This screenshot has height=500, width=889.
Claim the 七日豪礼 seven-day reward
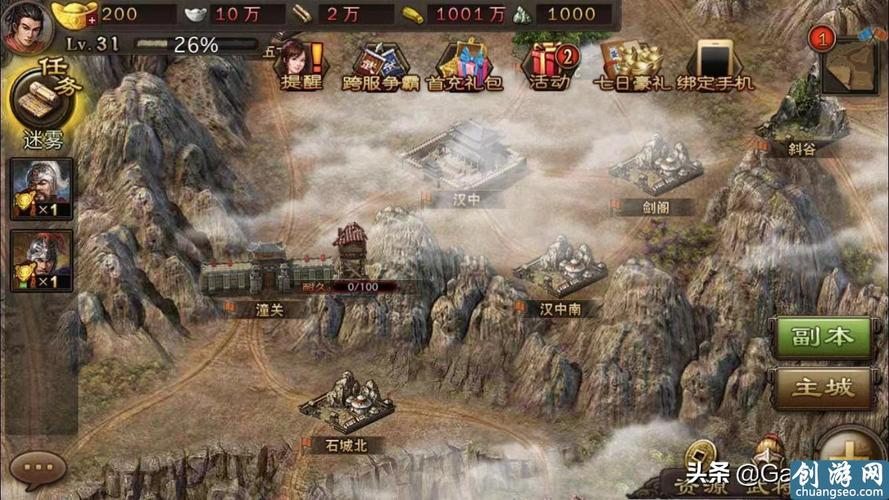(634, 64)
